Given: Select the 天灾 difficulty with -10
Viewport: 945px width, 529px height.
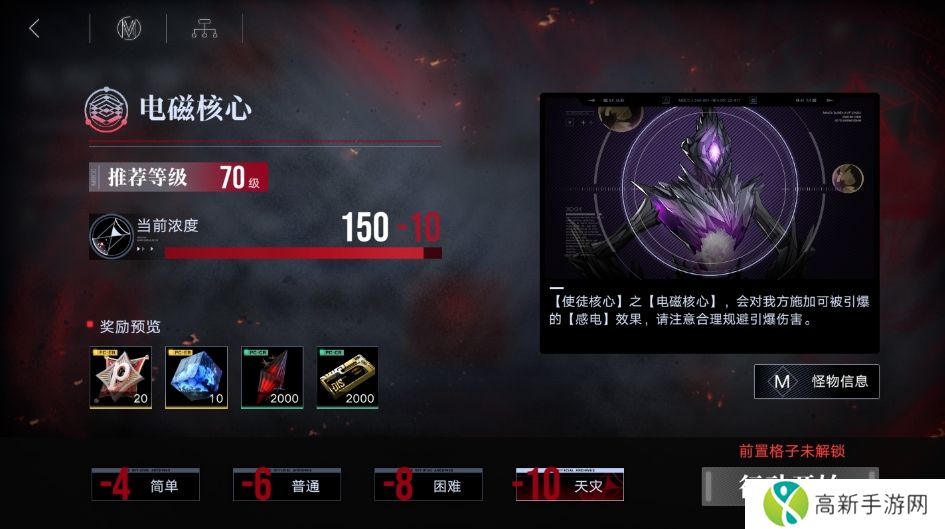Looking at the screenshot, I should point(570,485).
